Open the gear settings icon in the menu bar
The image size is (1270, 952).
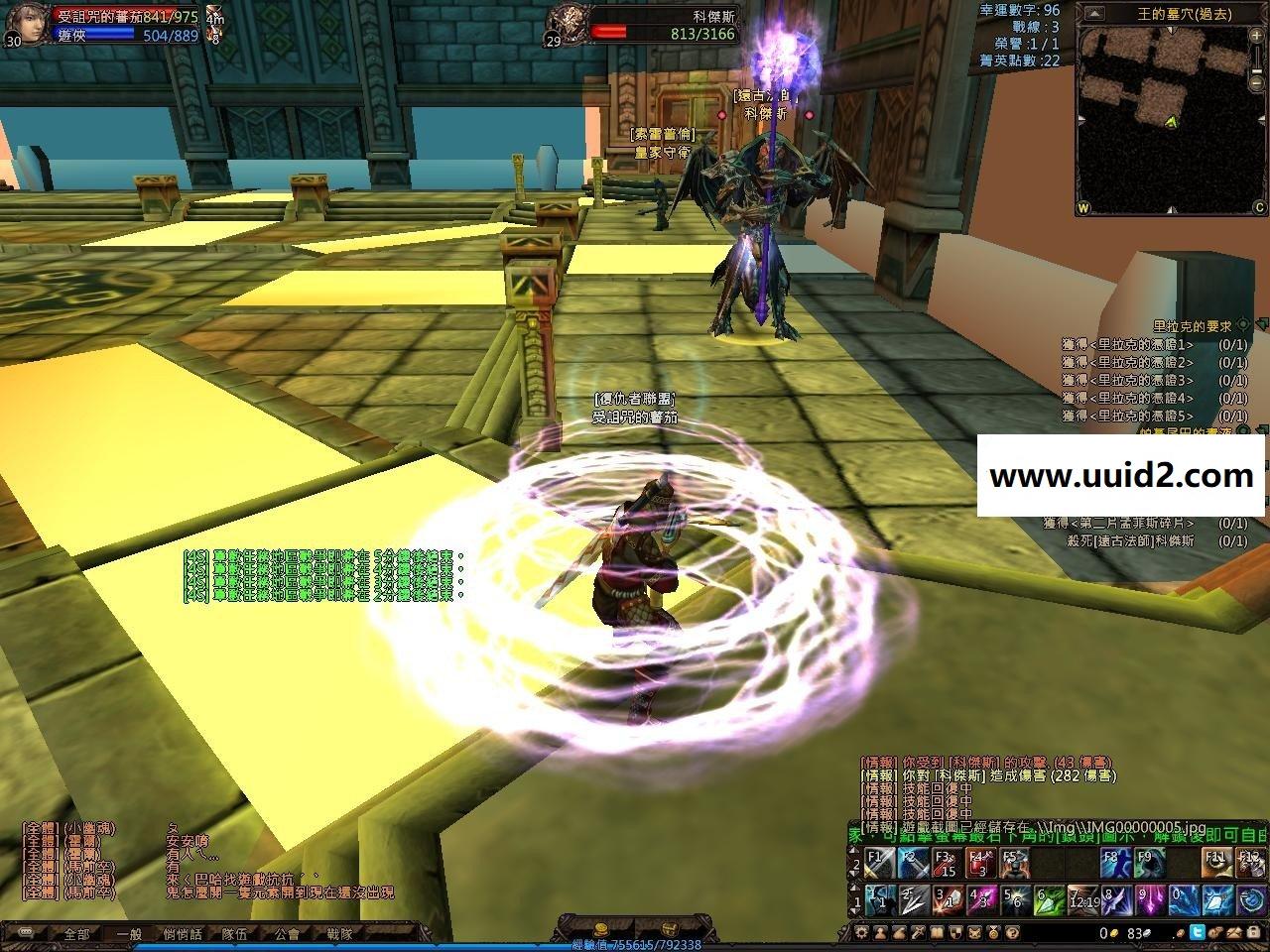pos(859,933)
